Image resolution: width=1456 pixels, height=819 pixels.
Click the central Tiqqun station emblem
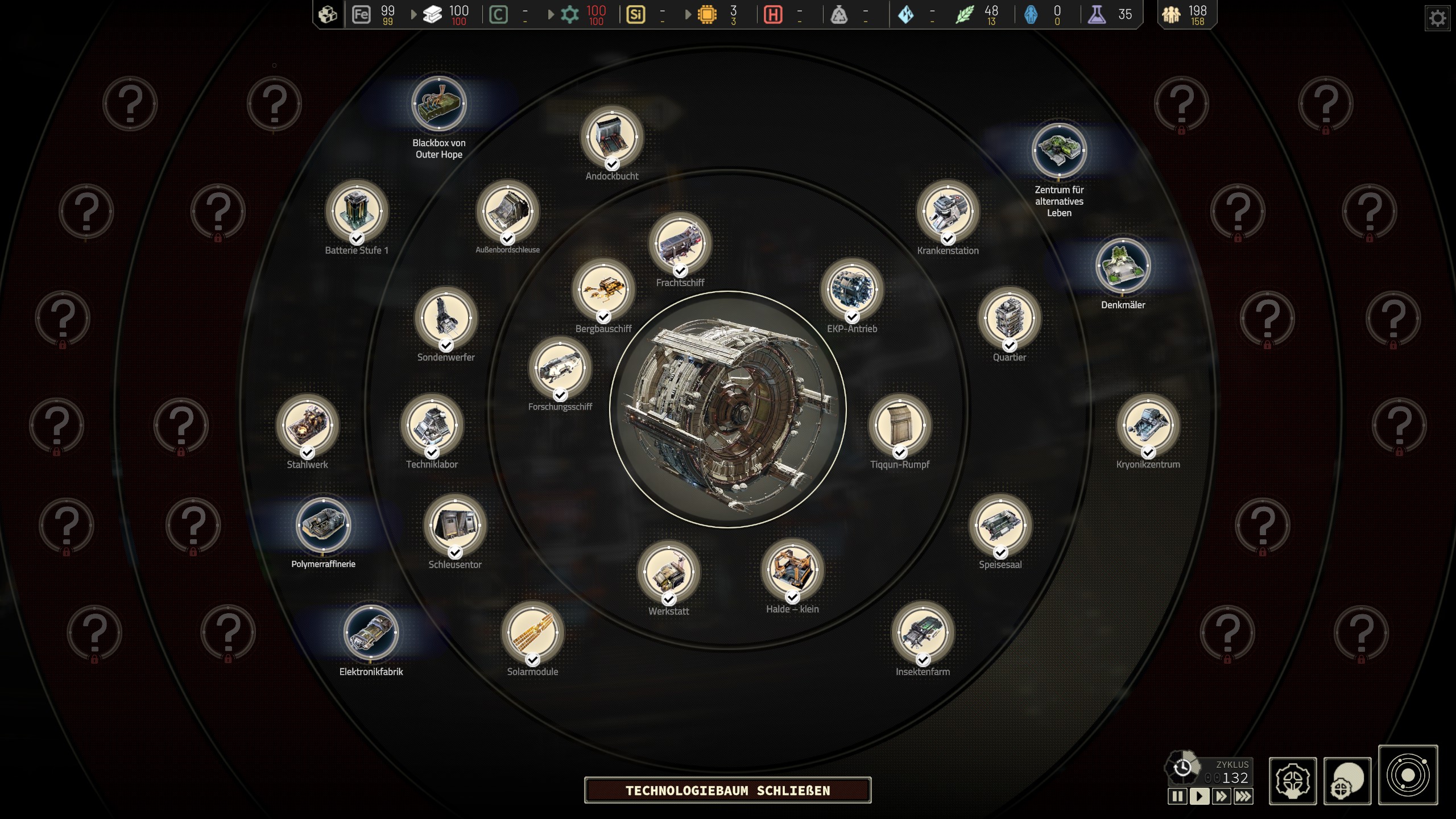click(727, 409)
